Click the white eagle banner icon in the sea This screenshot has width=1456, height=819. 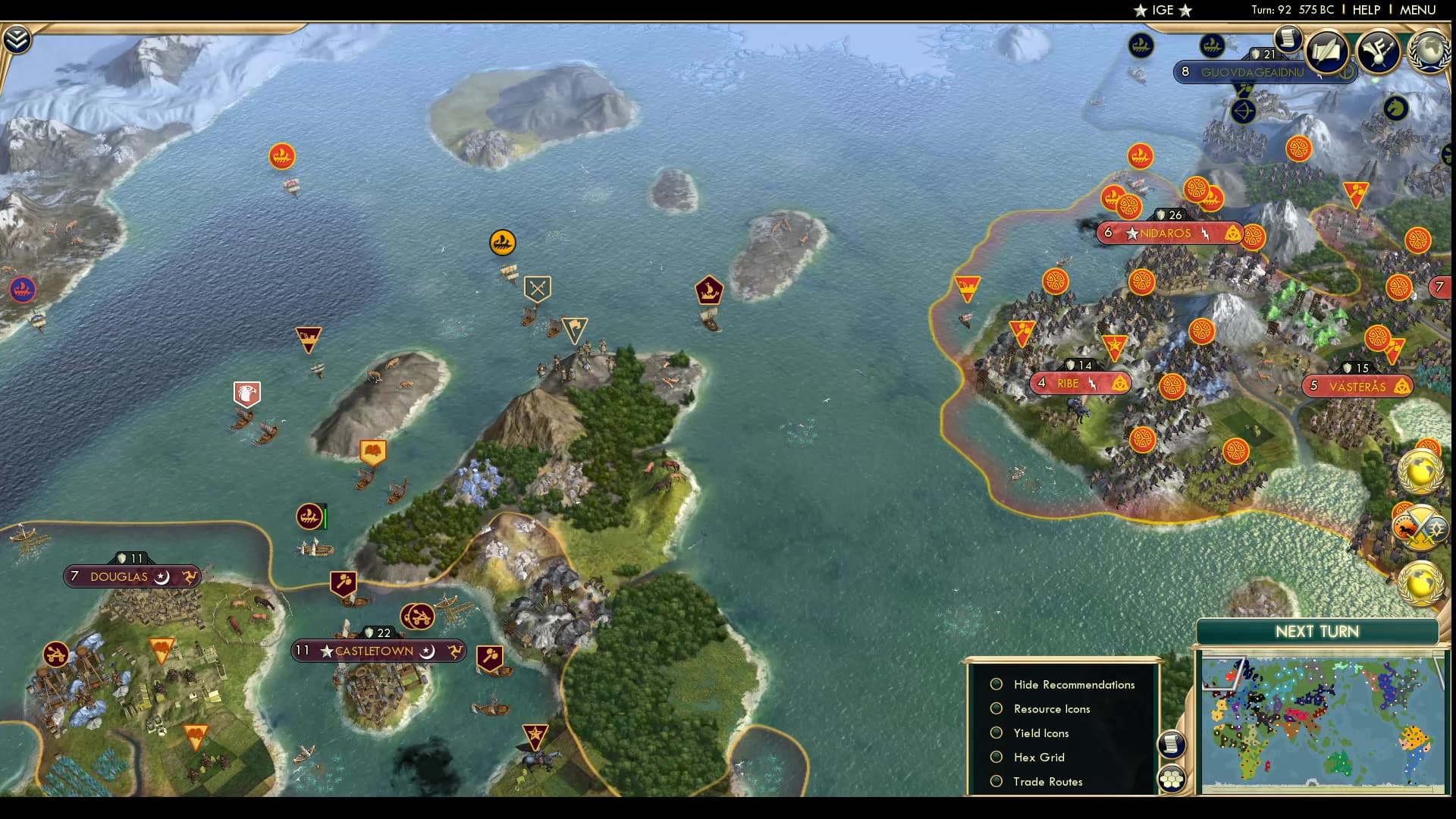click(x=245, y=394)
